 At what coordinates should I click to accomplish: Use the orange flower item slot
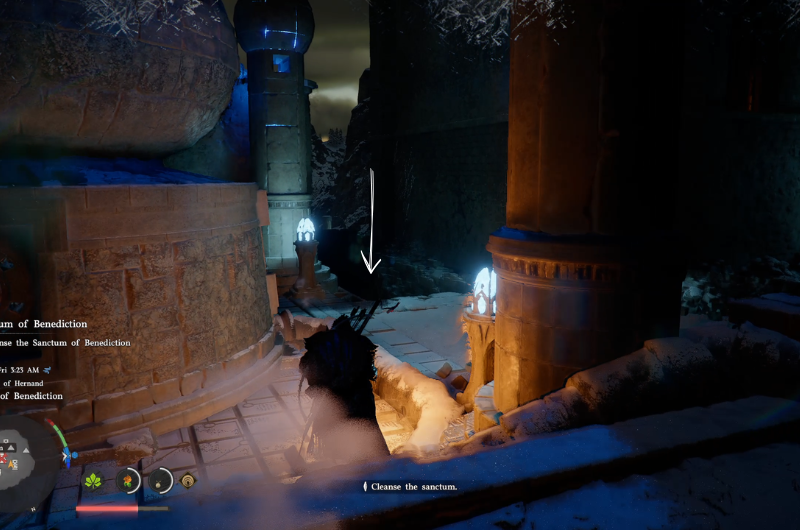127,481
